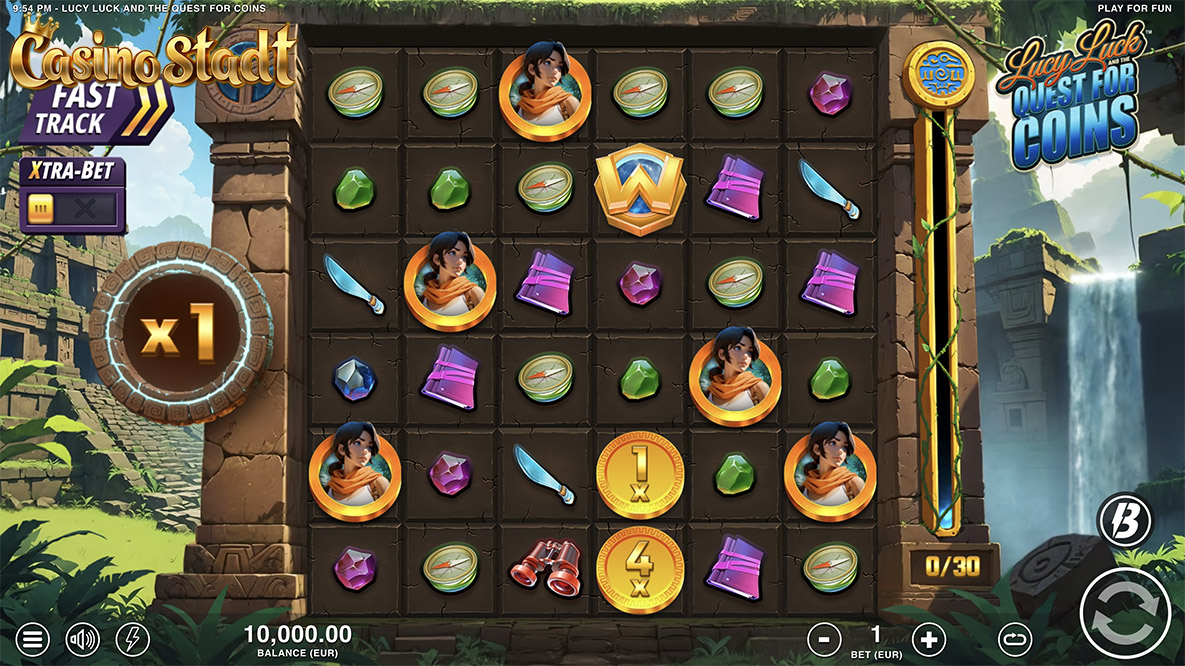
Task: Increase the bet with the plus button
Action: [928, 638]
